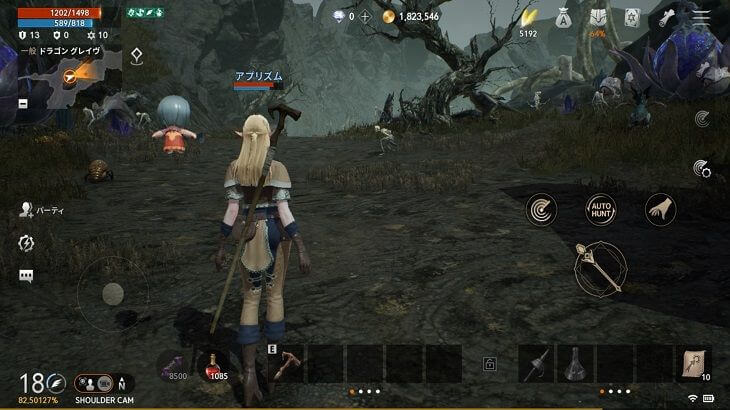
Task: Collapse the quest tracker minus button
Action: pyautogui.click(x=24, y=104)
